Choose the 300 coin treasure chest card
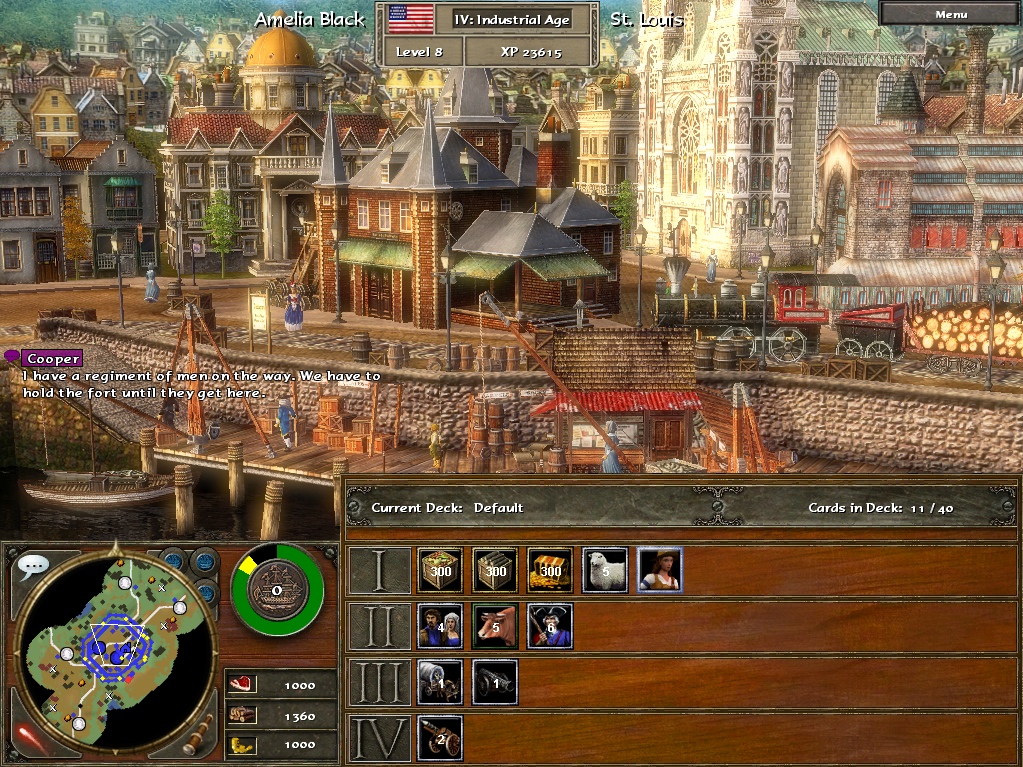The image size is (1023, 767). pos(550,570)
